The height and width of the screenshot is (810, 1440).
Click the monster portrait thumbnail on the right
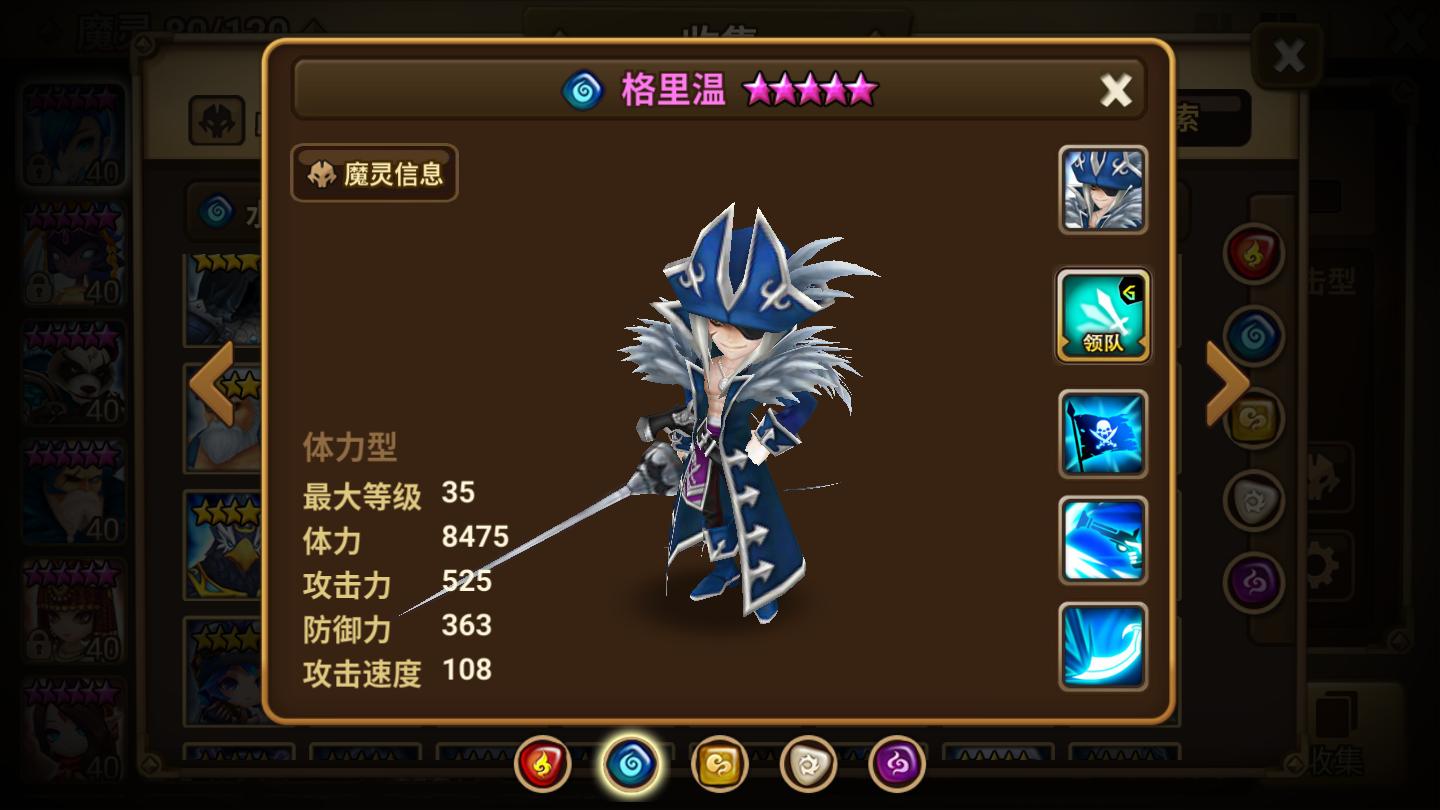(1102, 190)
